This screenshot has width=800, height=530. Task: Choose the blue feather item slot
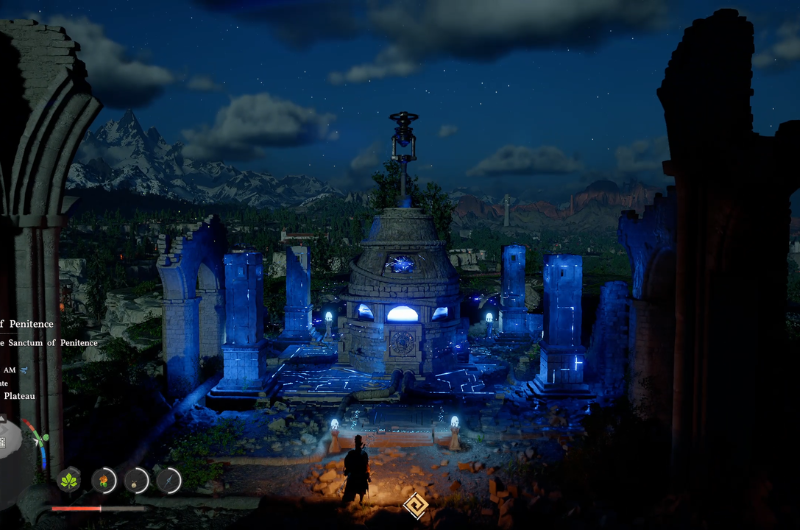[168, 481]
